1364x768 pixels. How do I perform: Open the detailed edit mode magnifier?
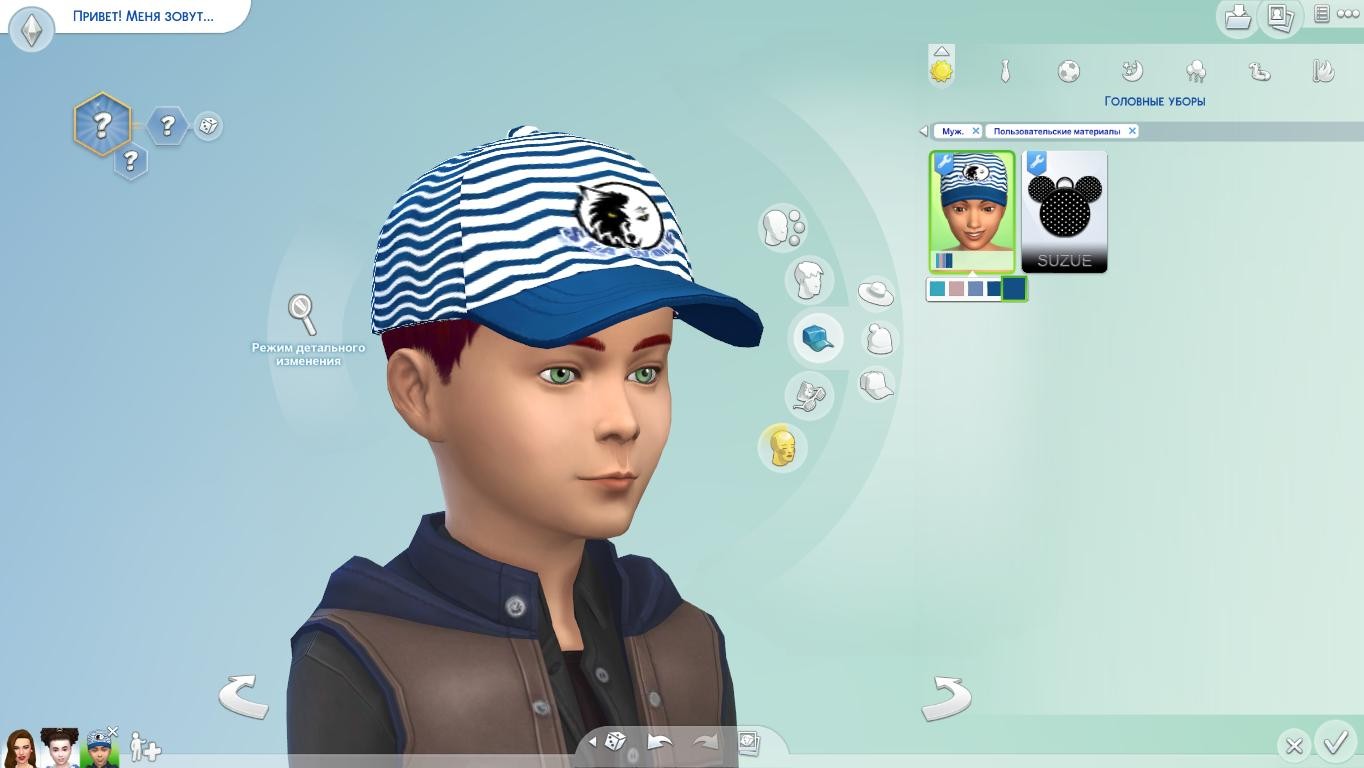tap(302, 314)
